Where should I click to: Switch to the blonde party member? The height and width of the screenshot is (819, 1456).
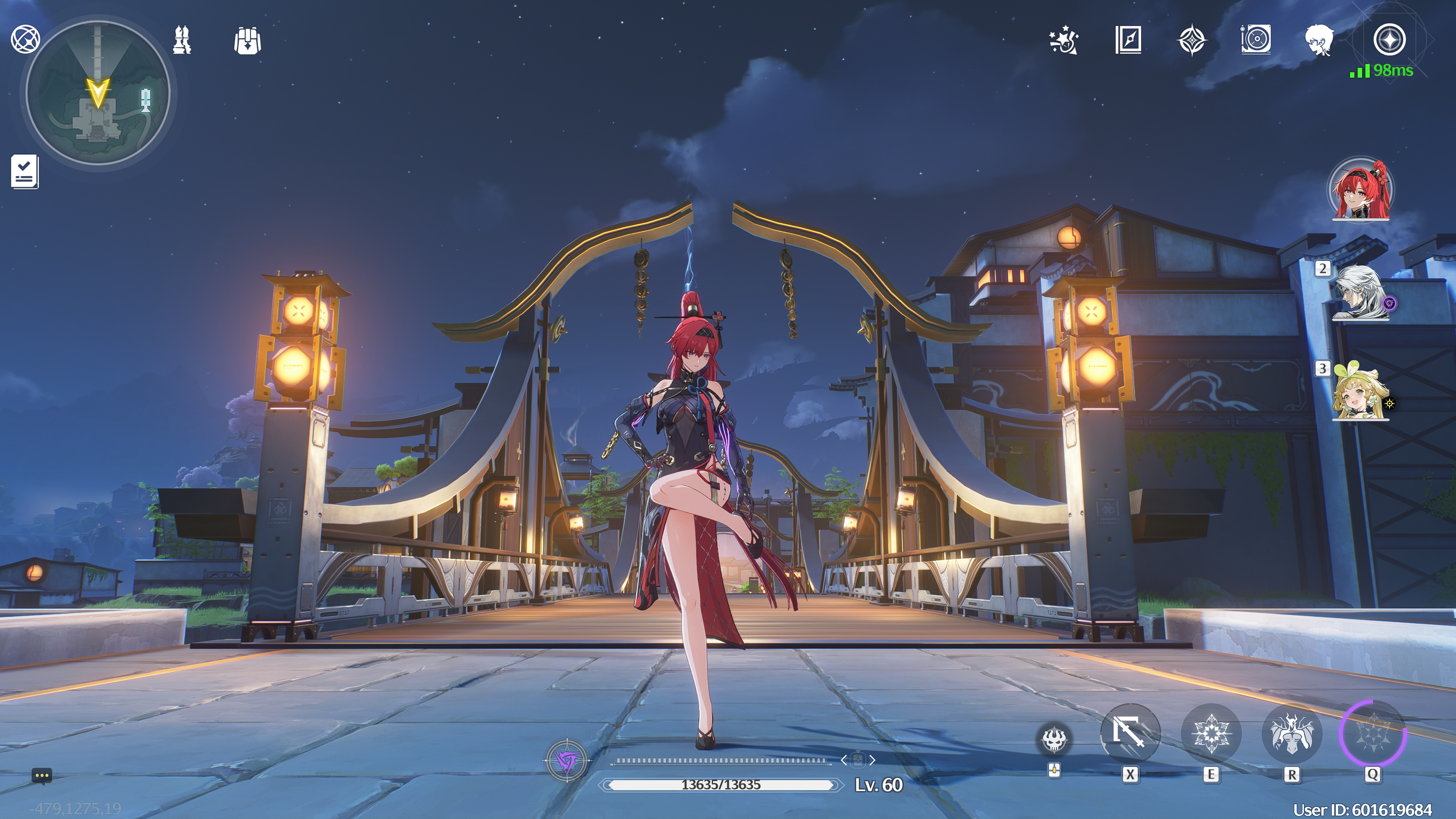click(1360, 392)
